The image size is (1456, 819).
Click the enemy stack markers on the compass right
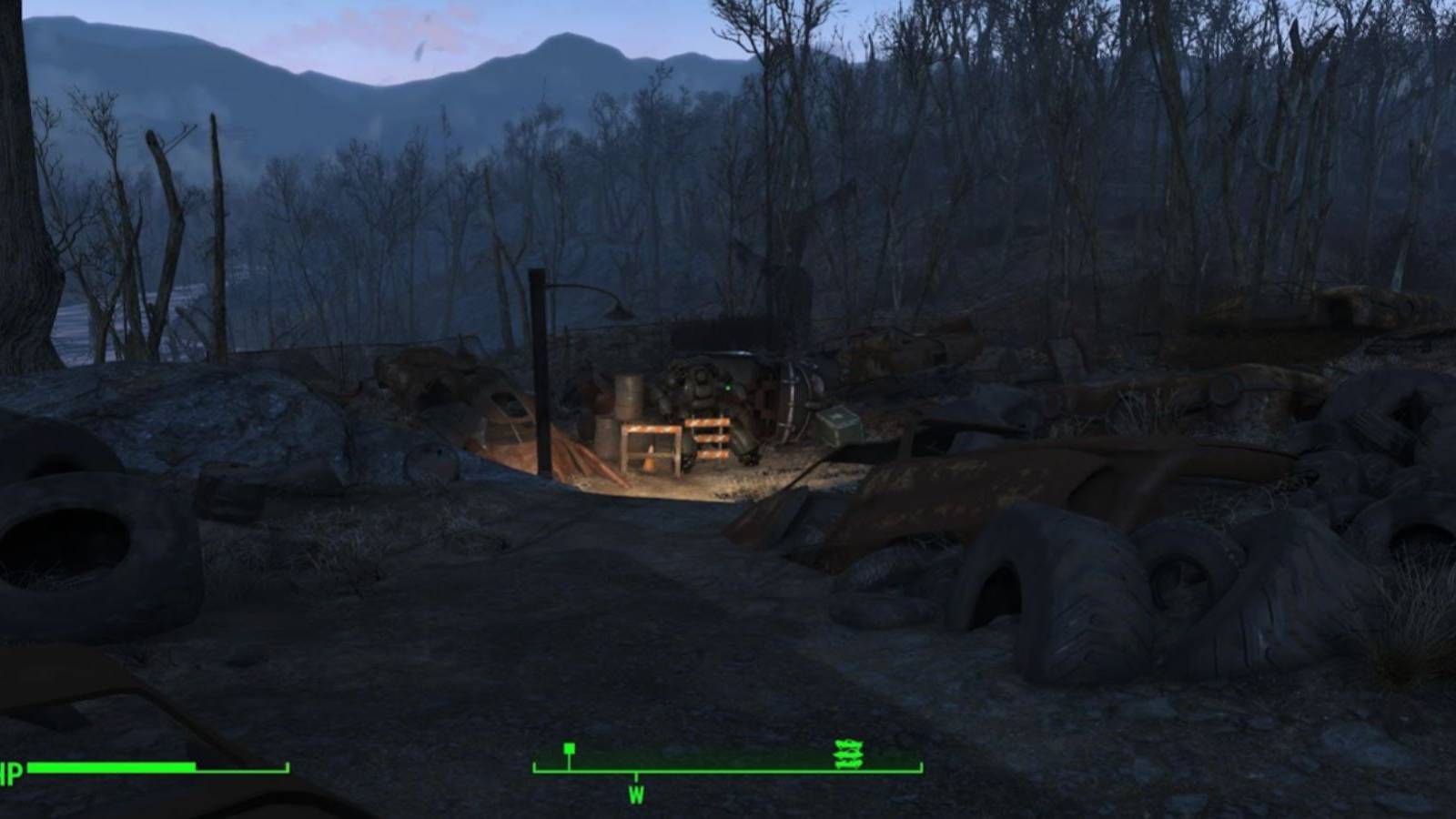(x=848, y=753)
